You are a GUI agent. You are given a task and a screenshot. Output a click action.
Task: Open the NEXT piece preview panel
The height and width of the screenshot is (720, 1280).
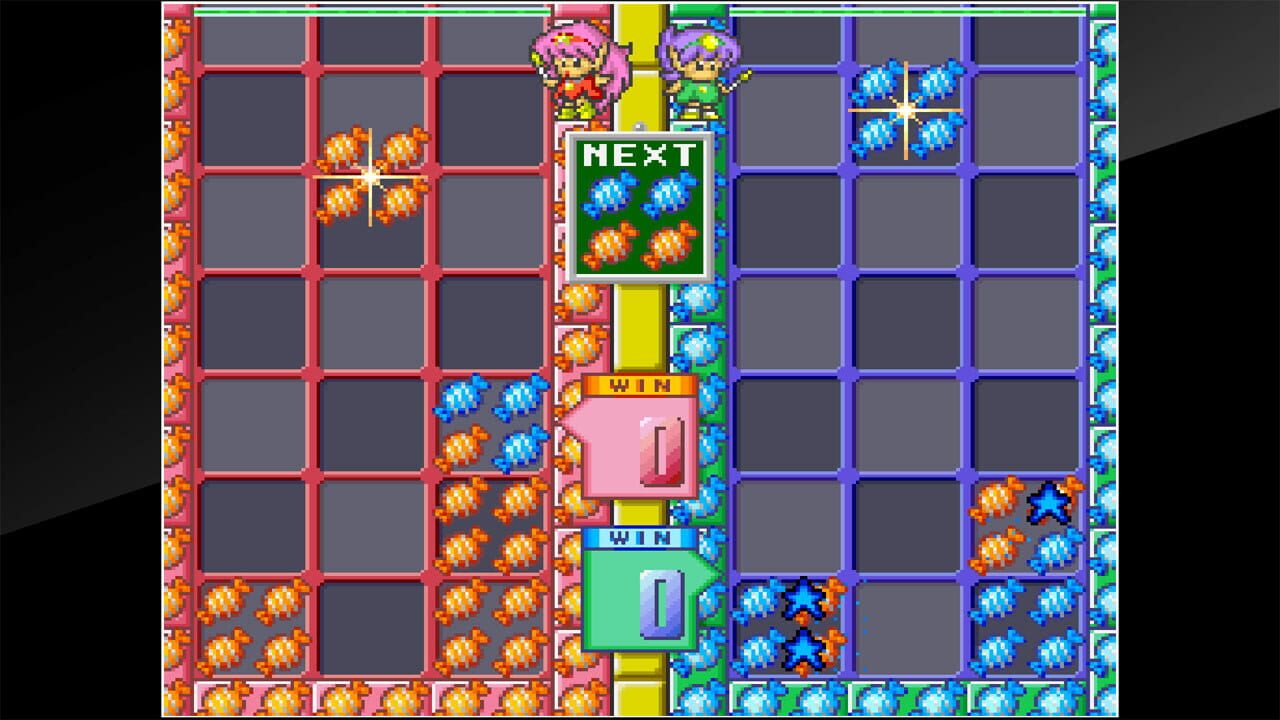(638, 205)
